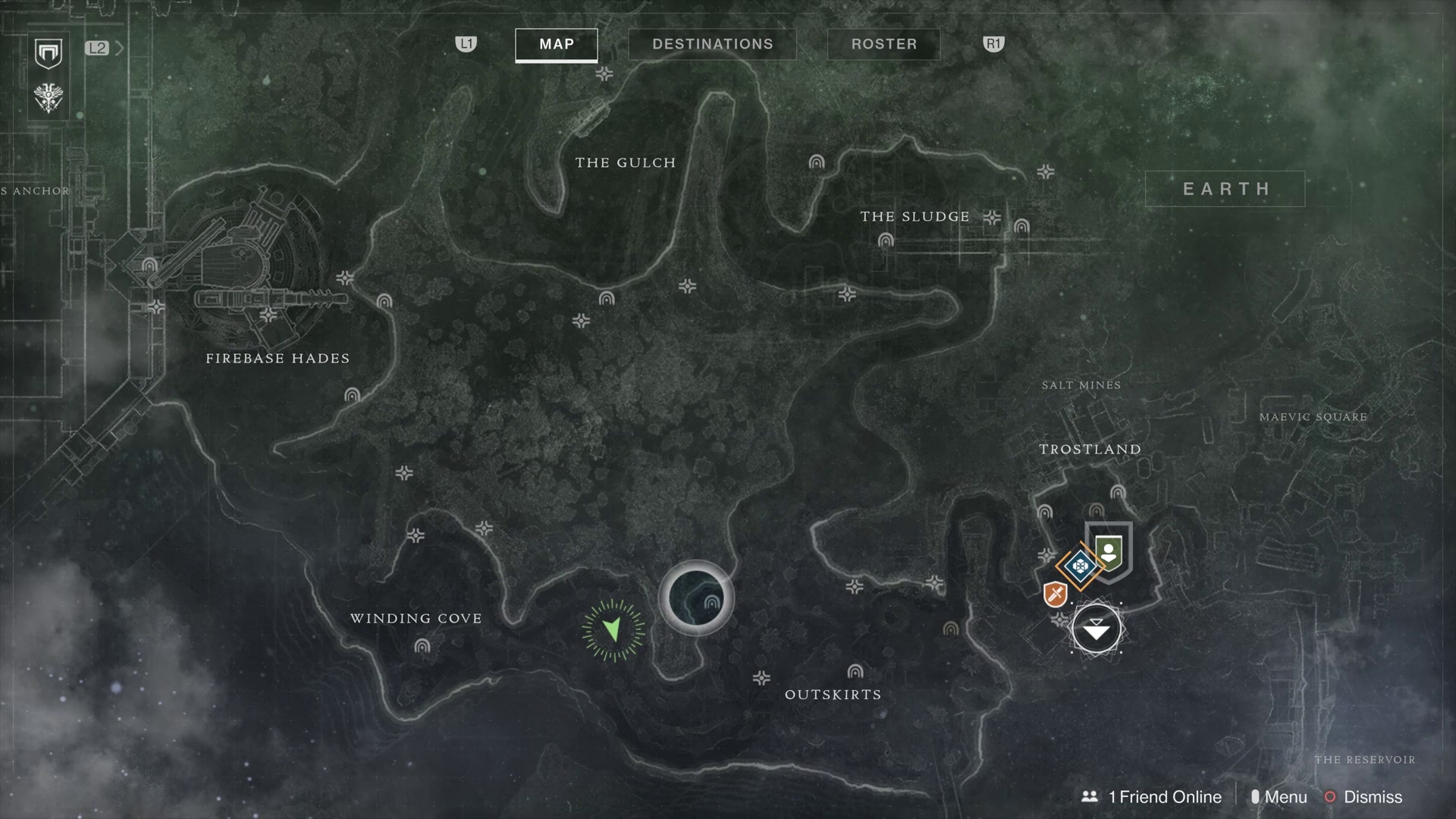Select the orange sword adventure marker
1456x819 pixels.
pos(1055,594)
